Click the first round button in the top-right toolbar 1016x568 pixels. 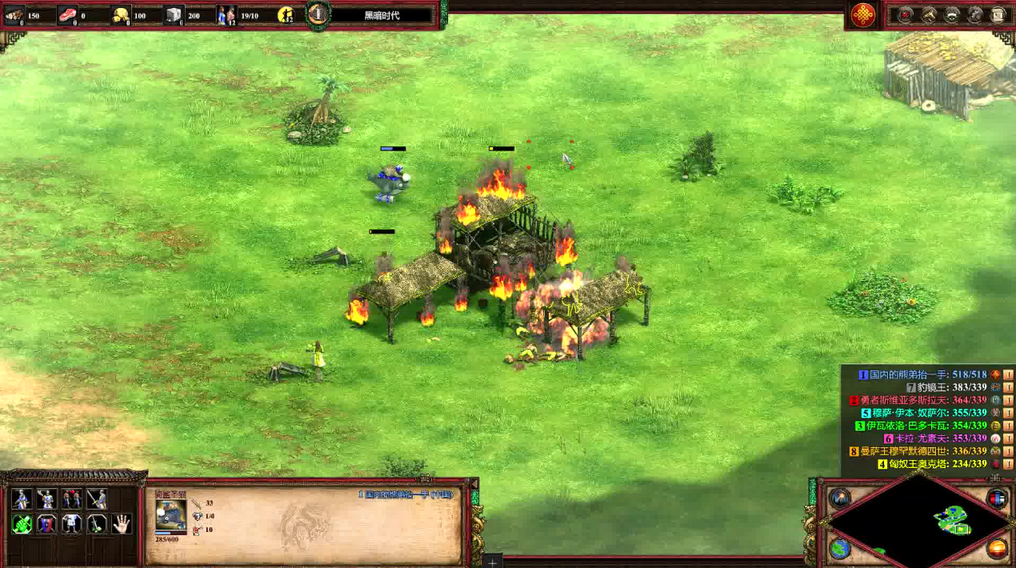point(906,14)
